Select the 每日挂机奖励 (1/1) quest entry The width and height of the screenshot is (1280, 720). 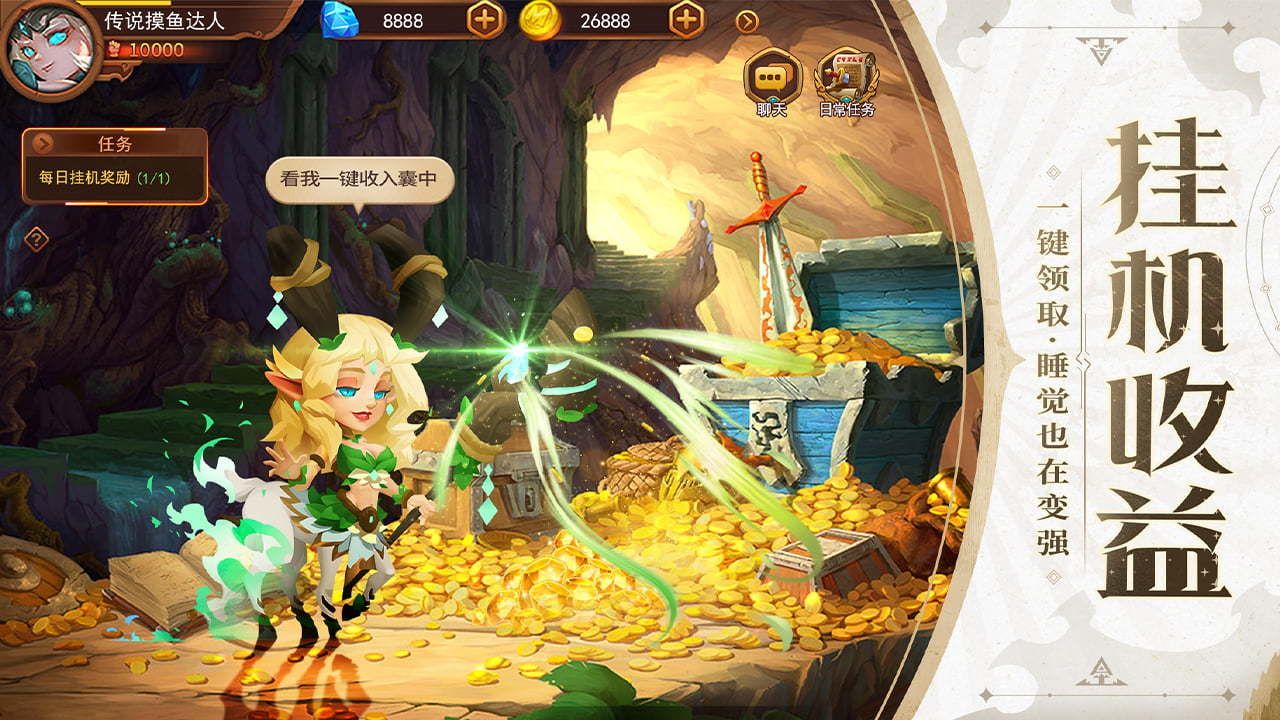(x=103, y=177)
